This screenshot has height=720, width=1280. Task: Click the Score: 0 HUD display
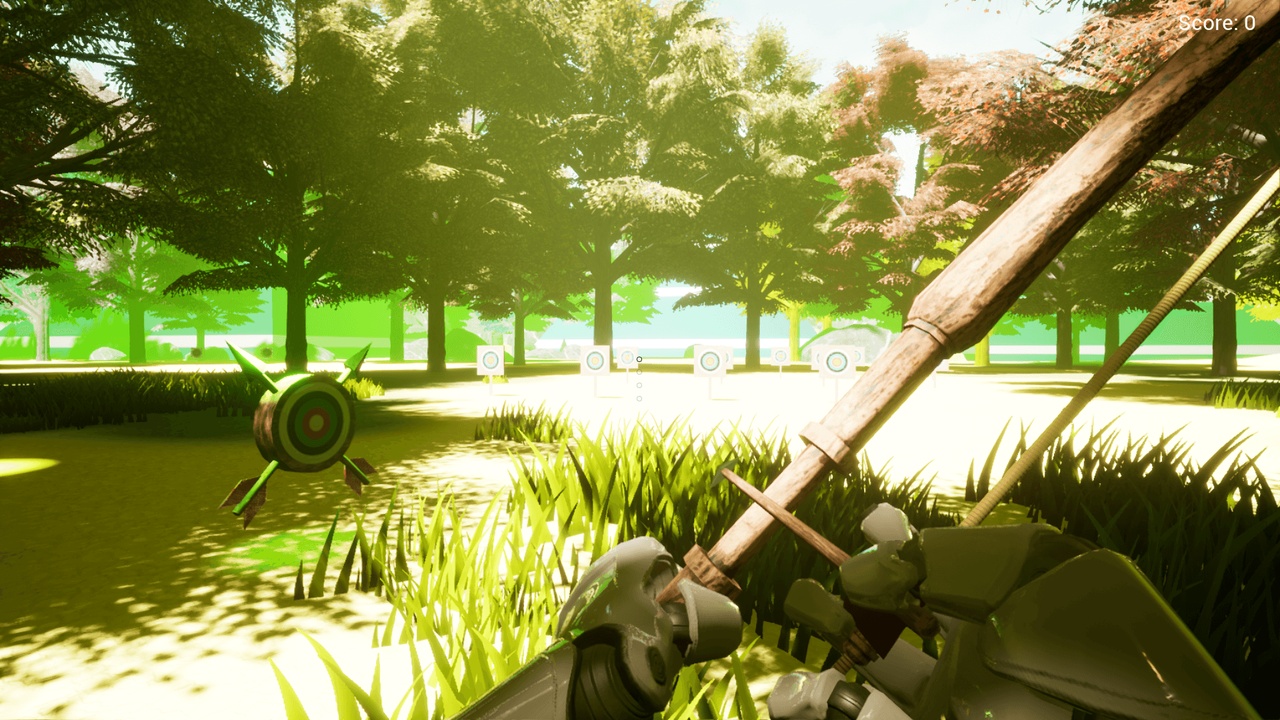1216,22
